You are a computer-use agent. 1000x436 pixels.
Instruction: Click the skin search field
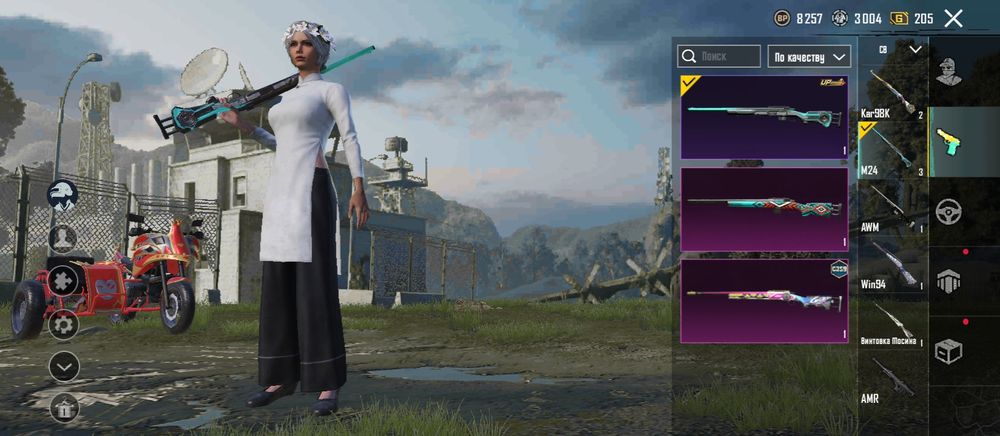[719, 56]
